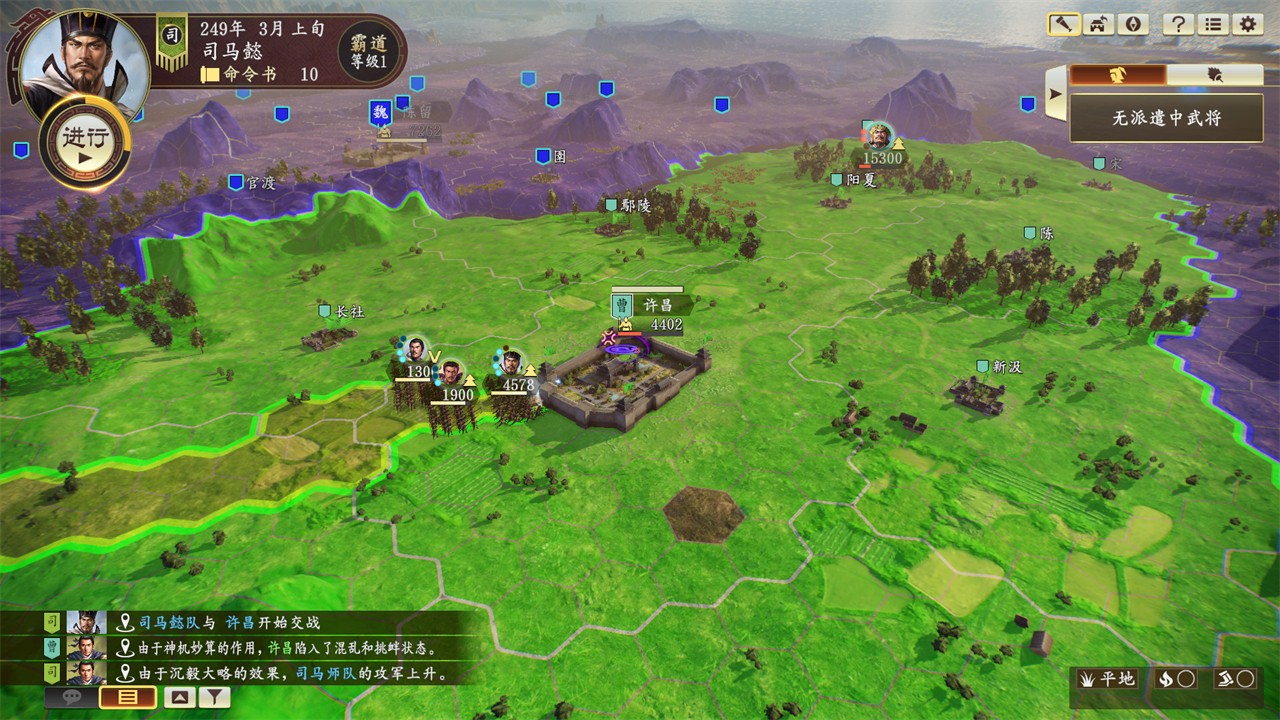Switch to the war fan tab
Viewport: 1280px width, 720px height.
tap(1214, 75)
